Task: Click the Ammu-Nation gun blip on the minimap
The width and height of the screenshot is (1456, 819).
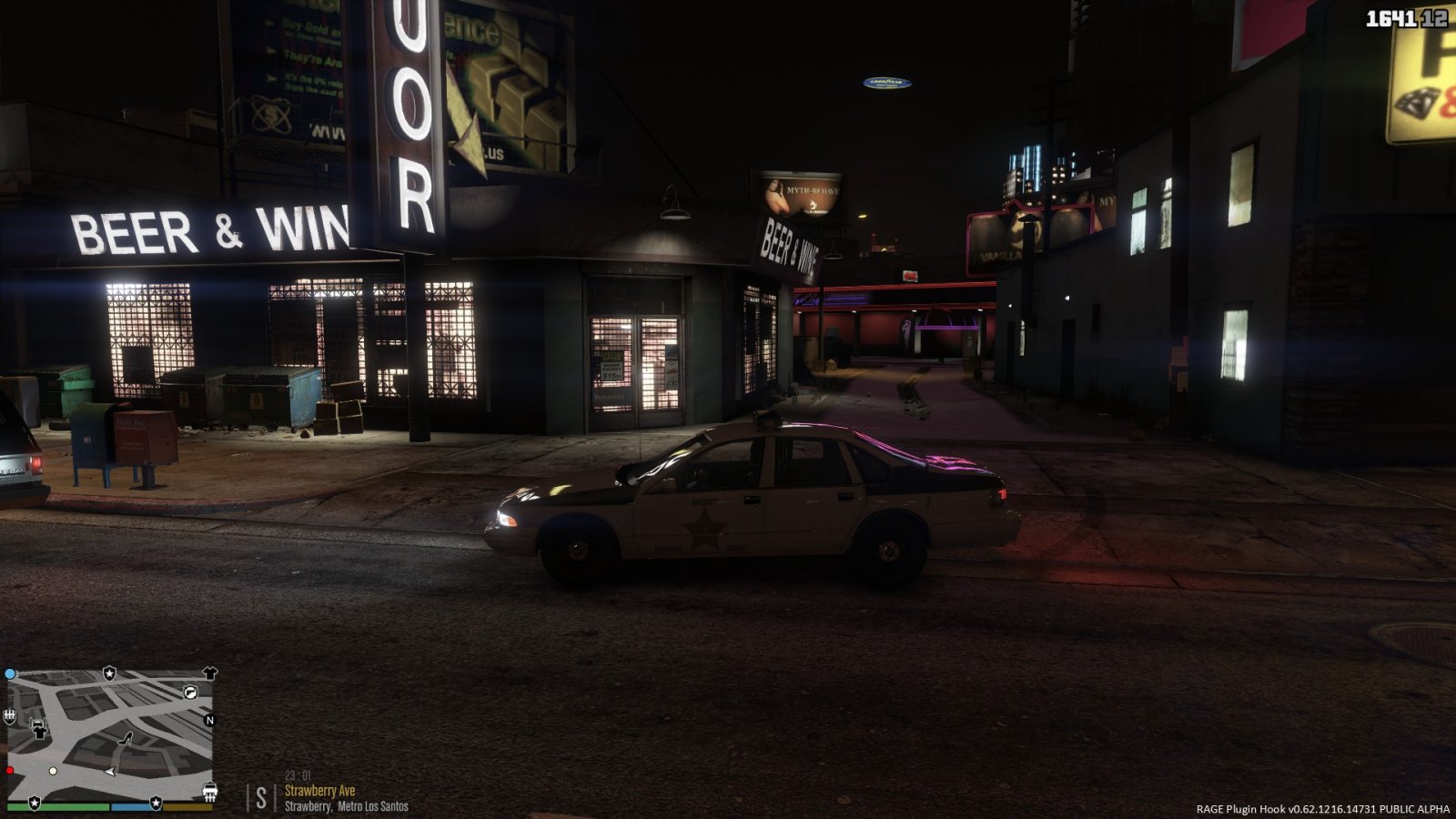Action: [191, 693]
